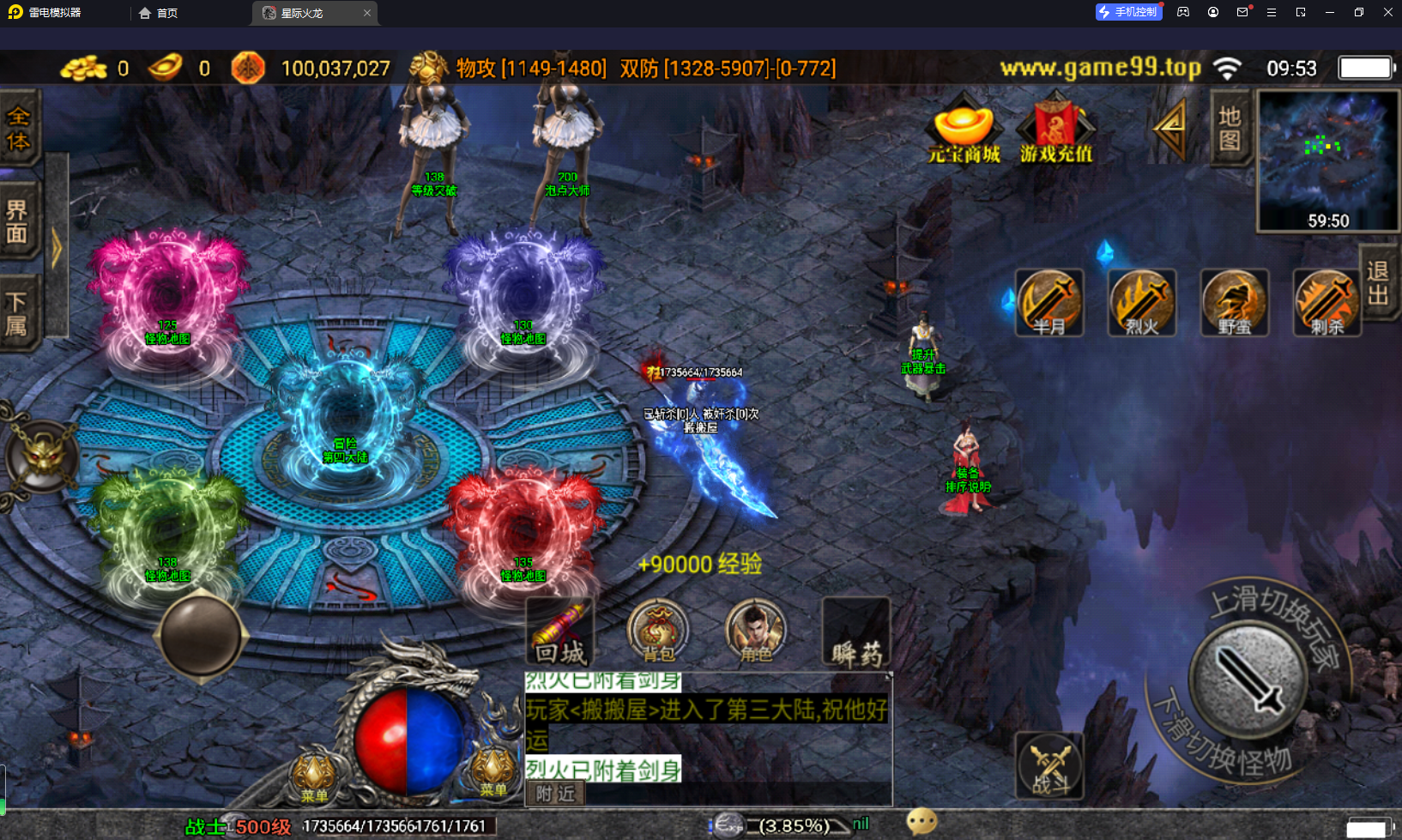Image resolution: width=1402 pixels, height=840 pixels.
Task: Activate the 烈火 skill
Action: click(x=1142, y=302)
